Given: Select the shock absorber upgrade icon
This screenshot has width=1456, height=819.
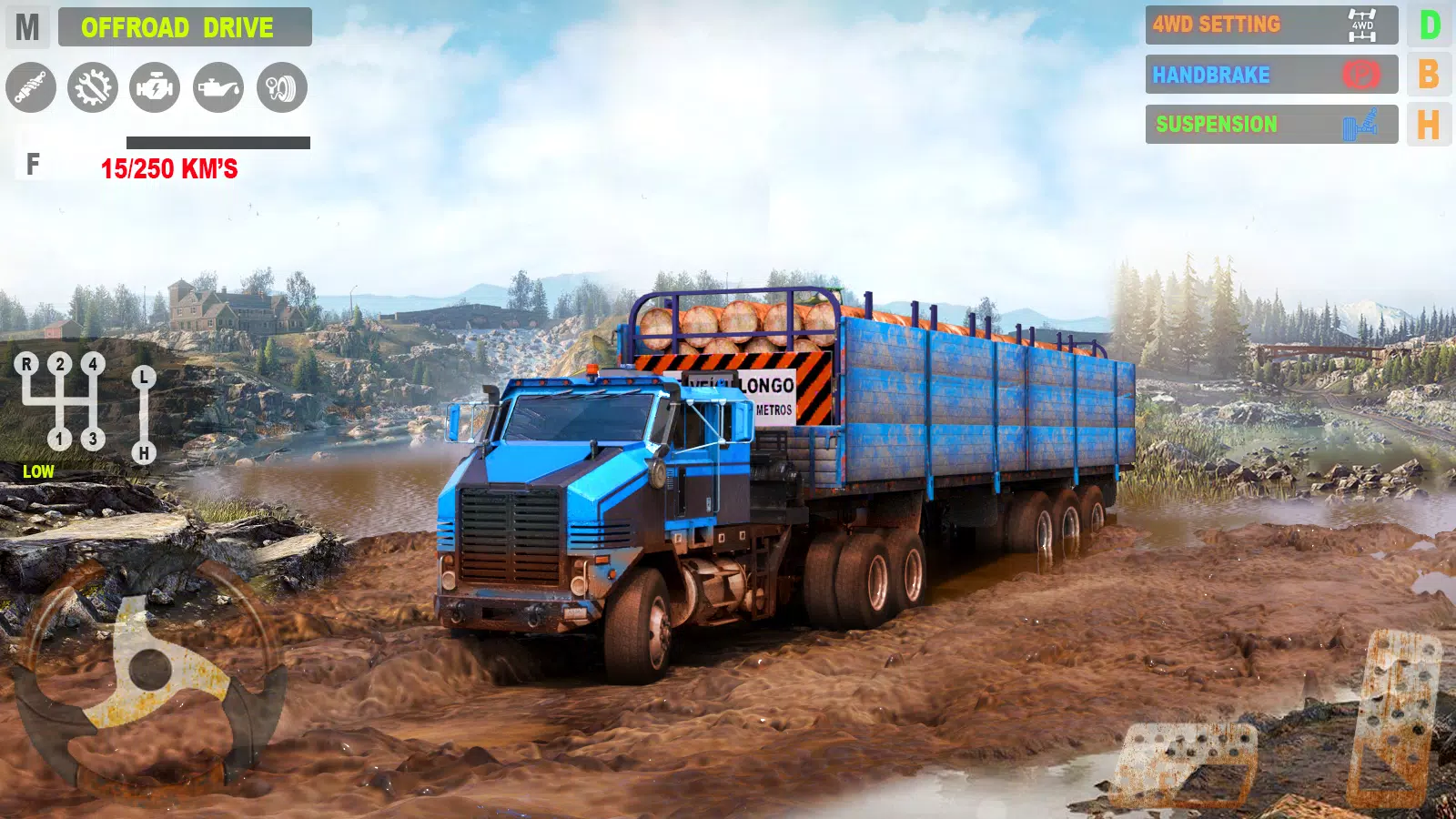Looking at the screenshot, I should (x=32, y=88).
